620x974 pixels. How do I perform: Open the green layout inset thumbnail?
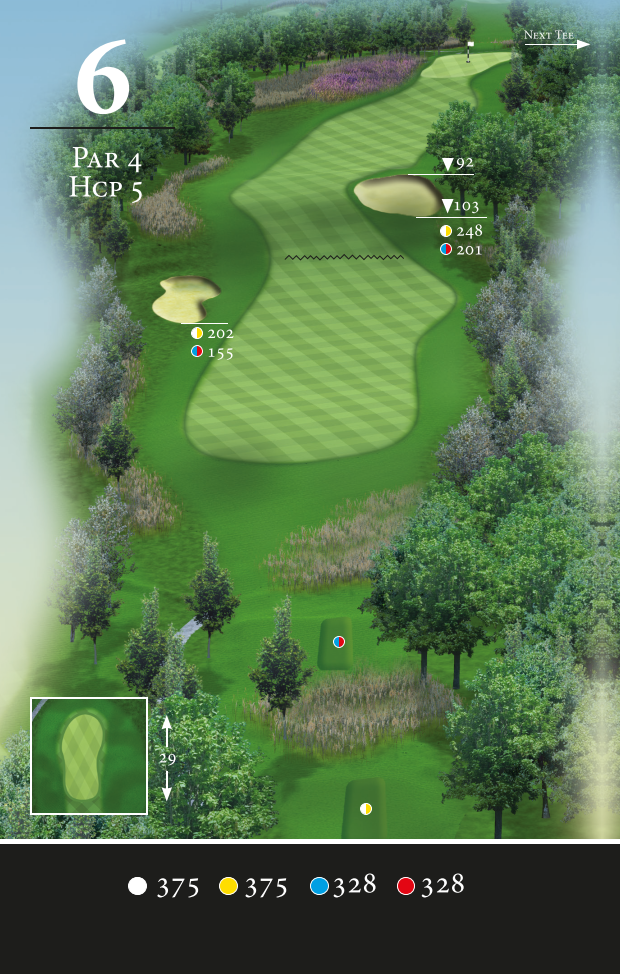[x=89, y=755]
